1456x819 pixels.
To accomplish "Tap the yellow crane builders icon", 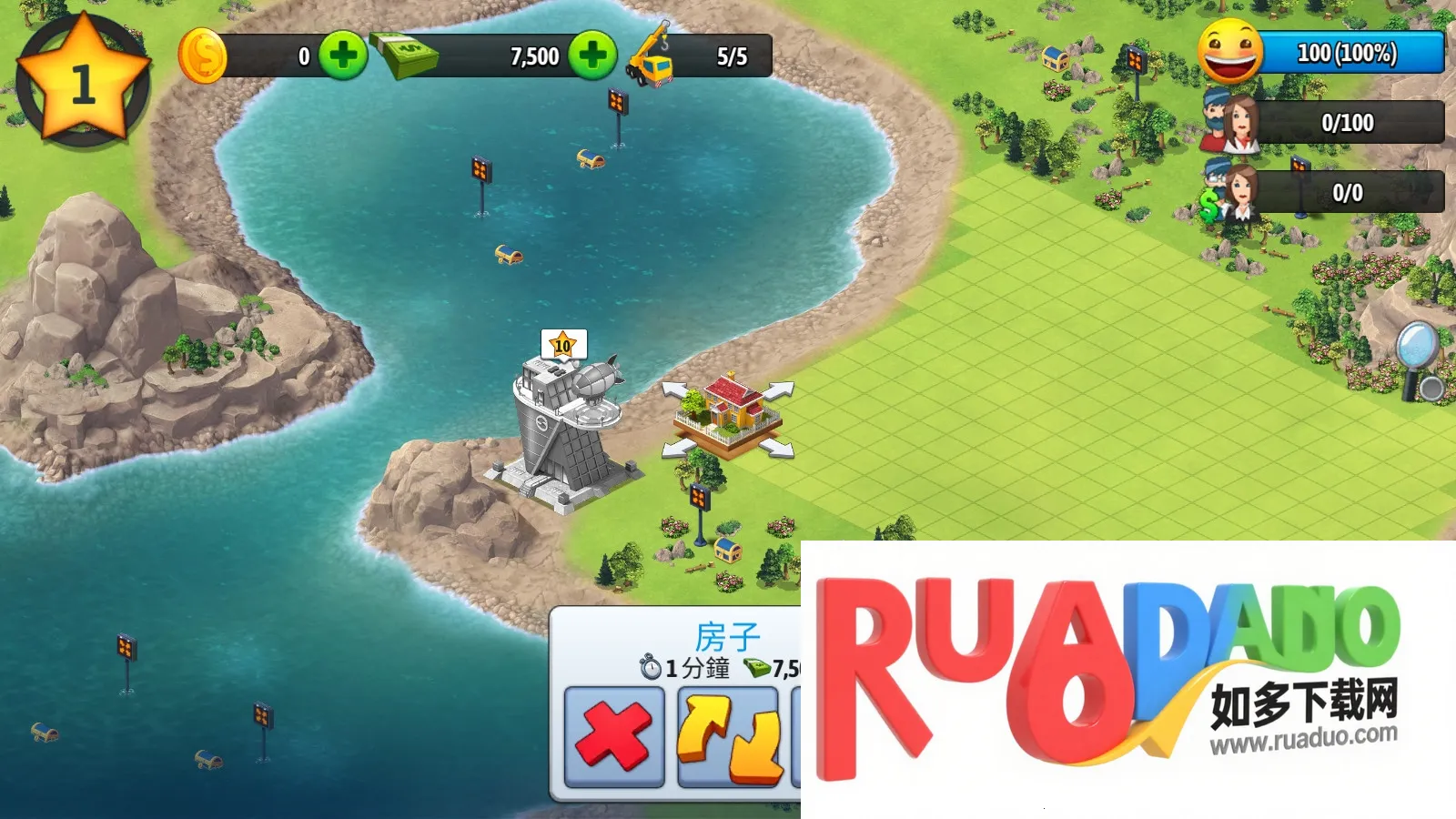I will (652, 56).
